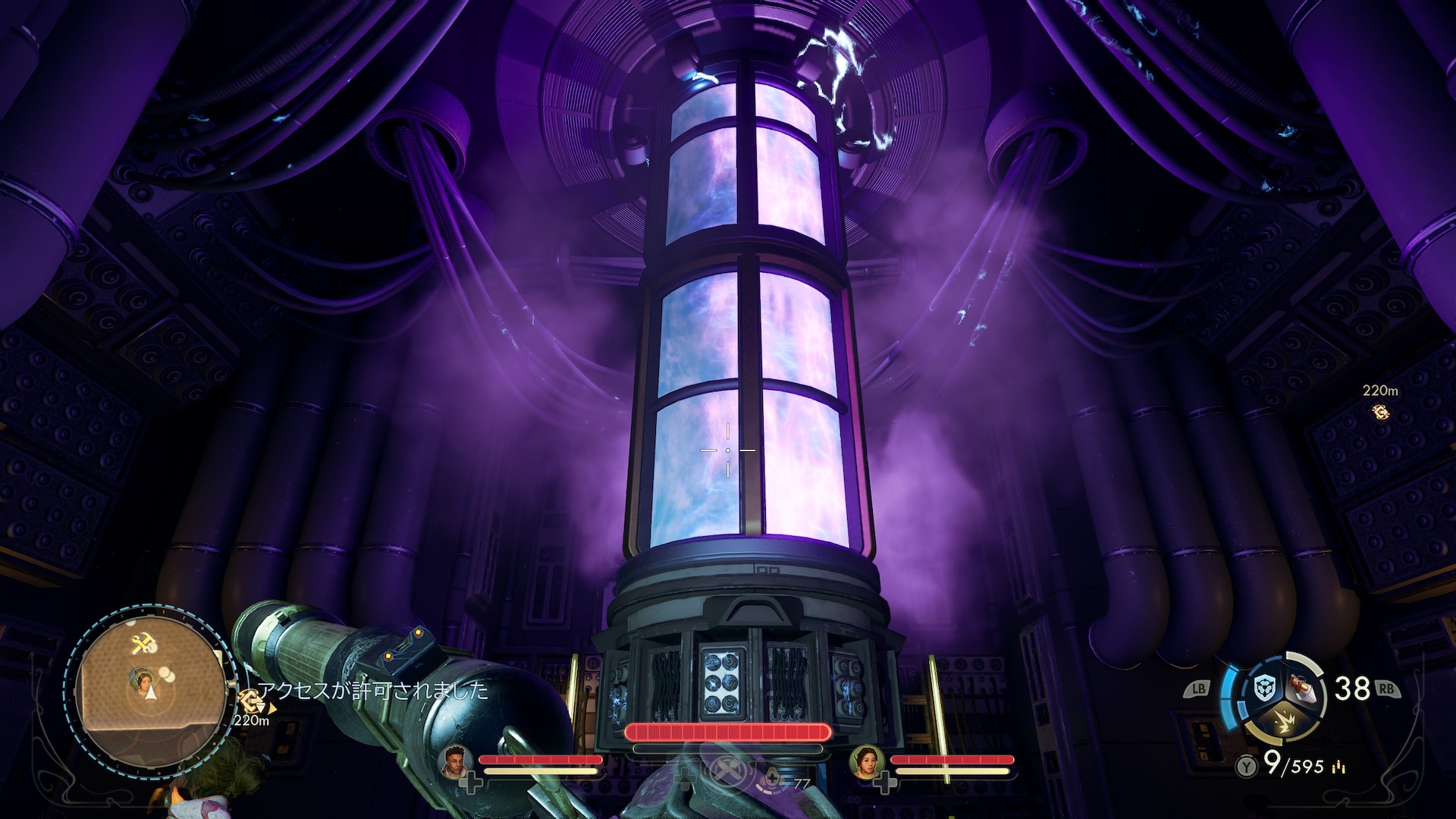Click the companion portrait marker on the minimap
Viewport: 1456px width, 819px height.
(141, 681)
